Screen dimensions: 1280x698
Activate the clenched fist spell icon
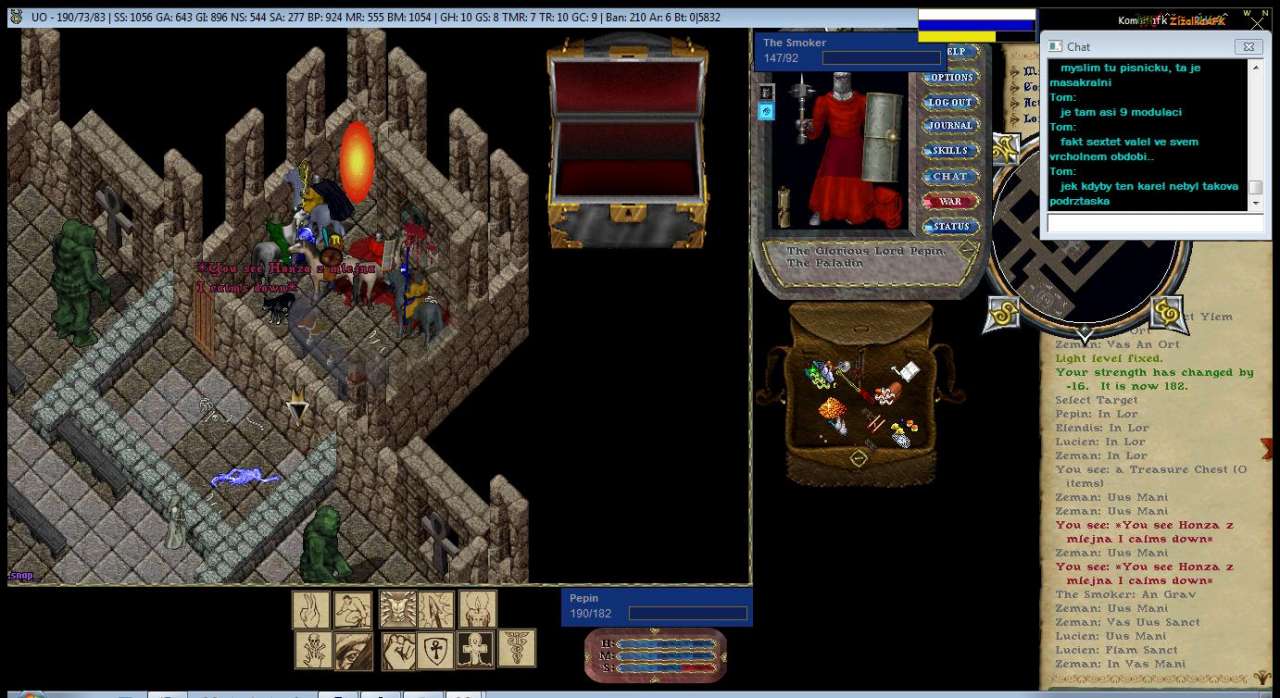pos(398,651)
